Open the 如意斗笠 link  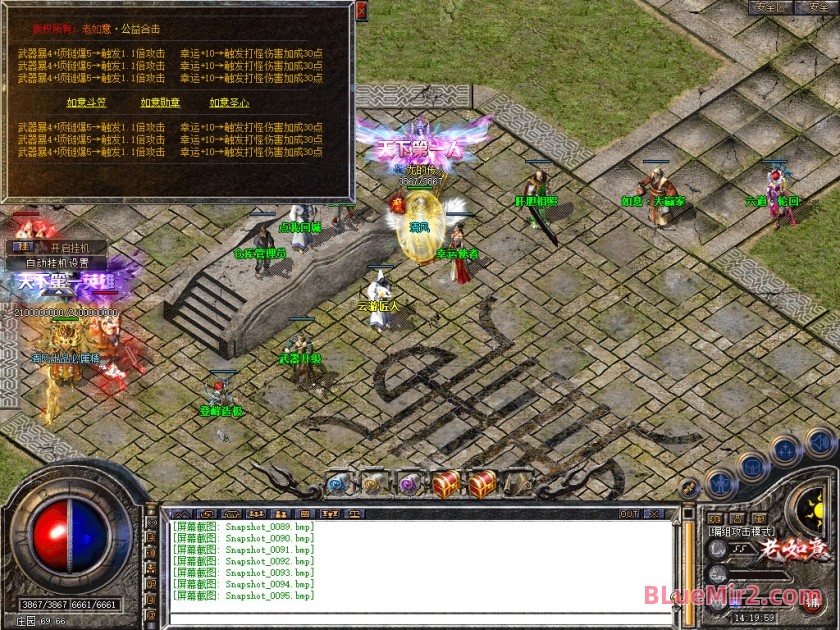(86, 102)
